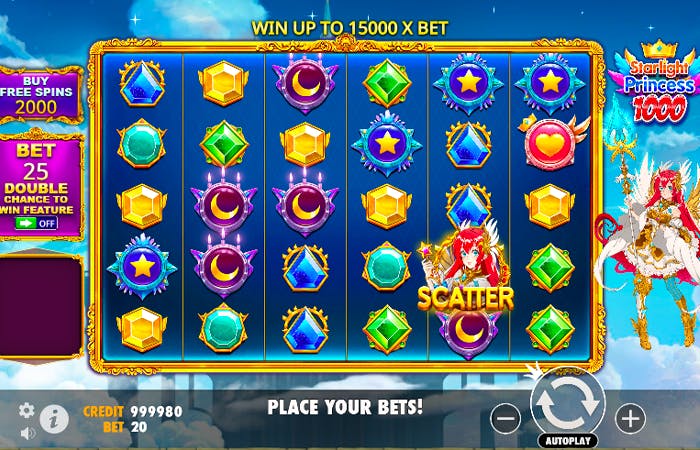This screenshot has width=700, height=450.
Task: Open the gear settings menu
Action: [27, 410]
